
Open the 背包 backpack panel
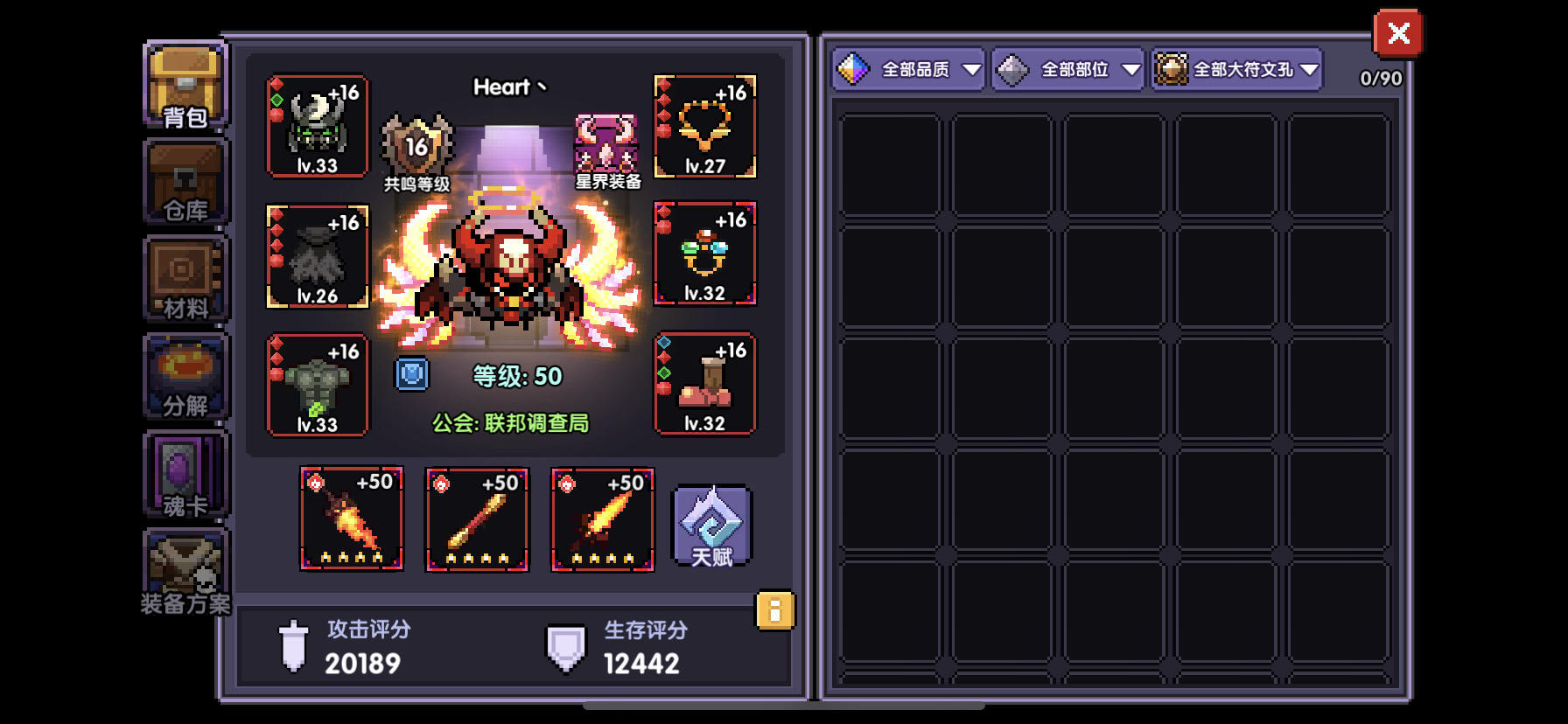click(x=183, y=86)
